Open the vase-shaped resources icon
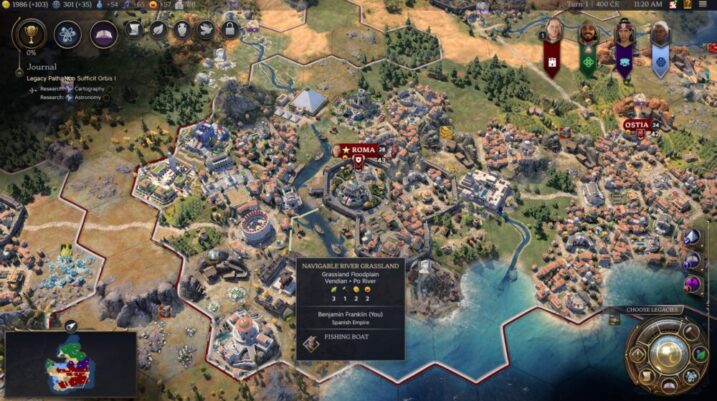Viewport: 717px width, 401px height. 182,30
